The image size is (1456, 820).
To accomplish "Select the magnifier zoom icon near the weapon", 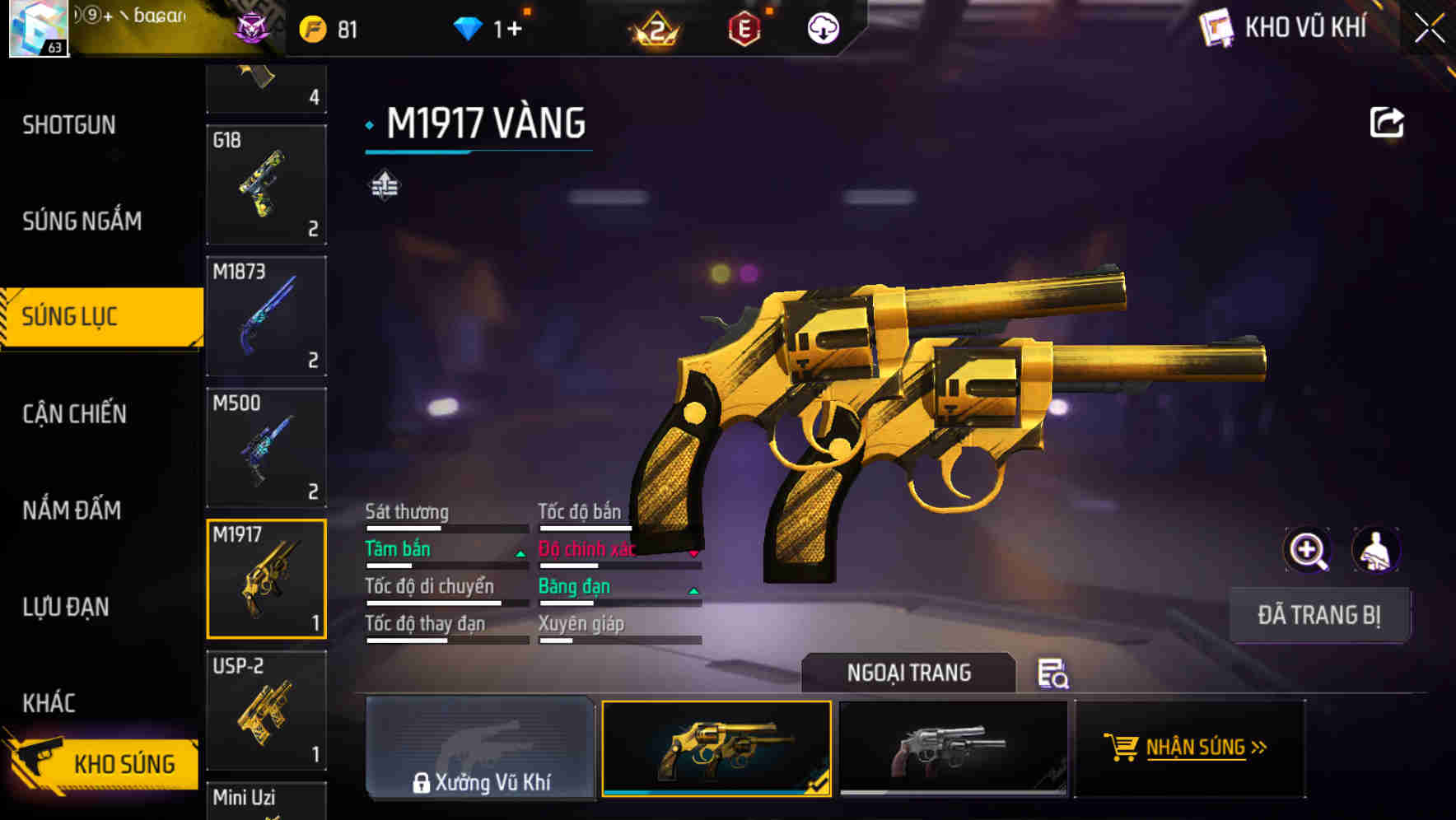I will tap(1306, 549).
